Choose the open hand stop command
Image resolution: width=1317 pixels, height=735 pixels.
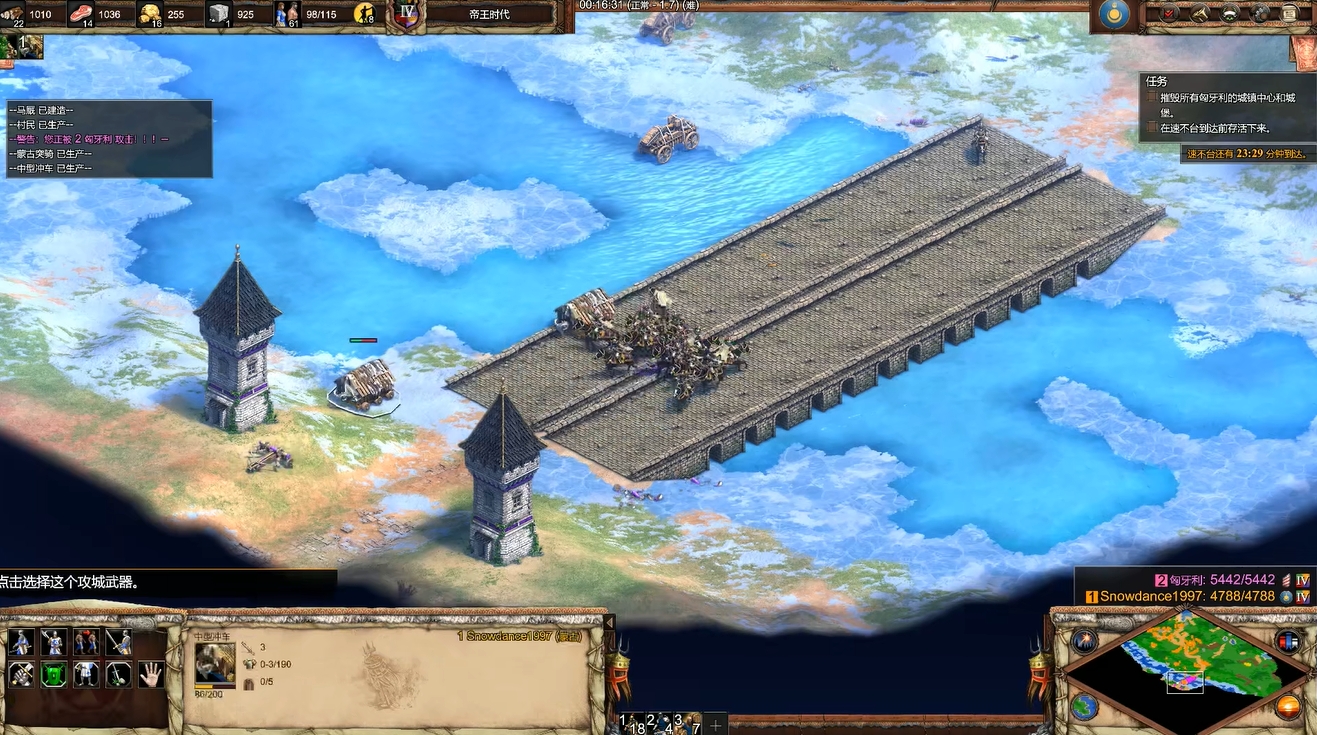[151, 674]
